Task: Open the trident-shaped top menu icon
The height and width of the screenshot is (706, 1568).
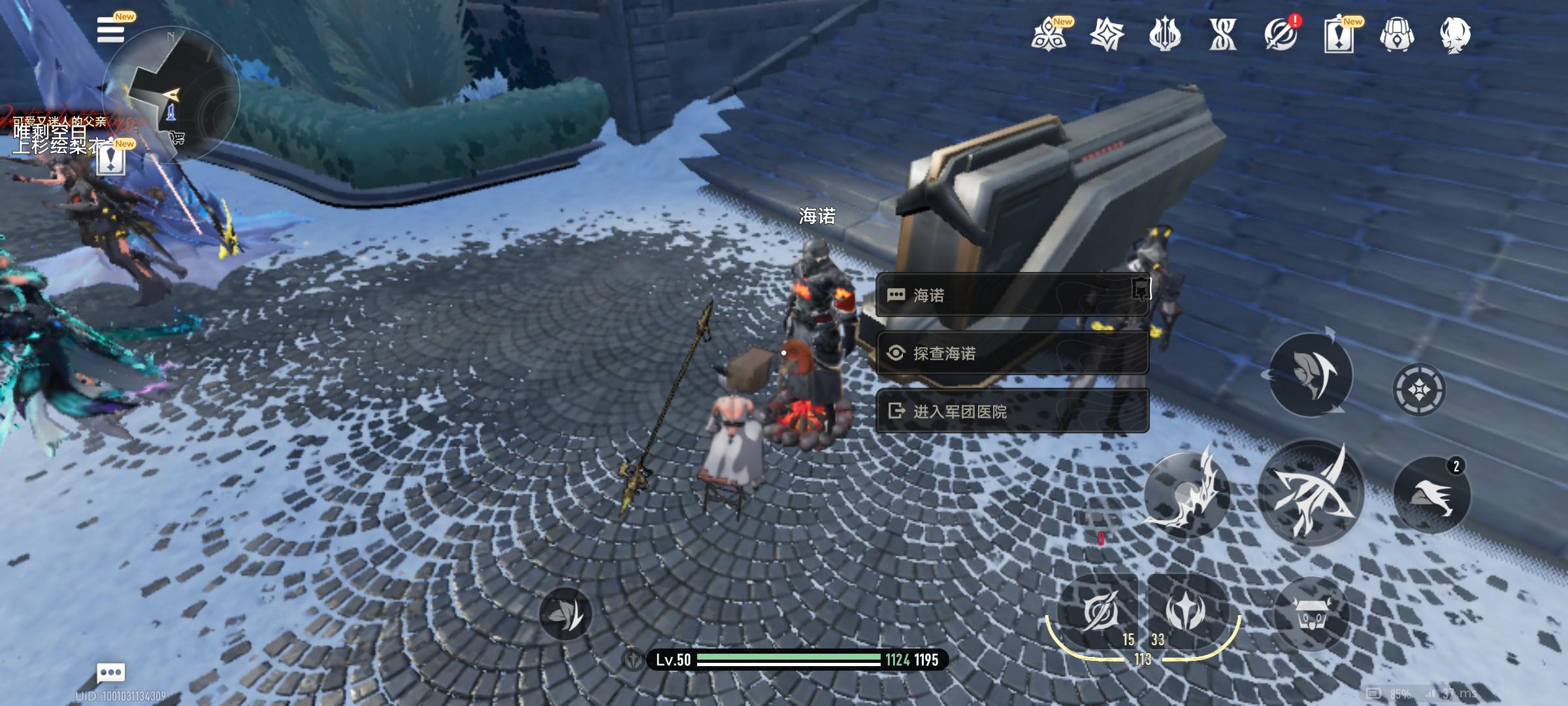Action: pos(1165,34)
